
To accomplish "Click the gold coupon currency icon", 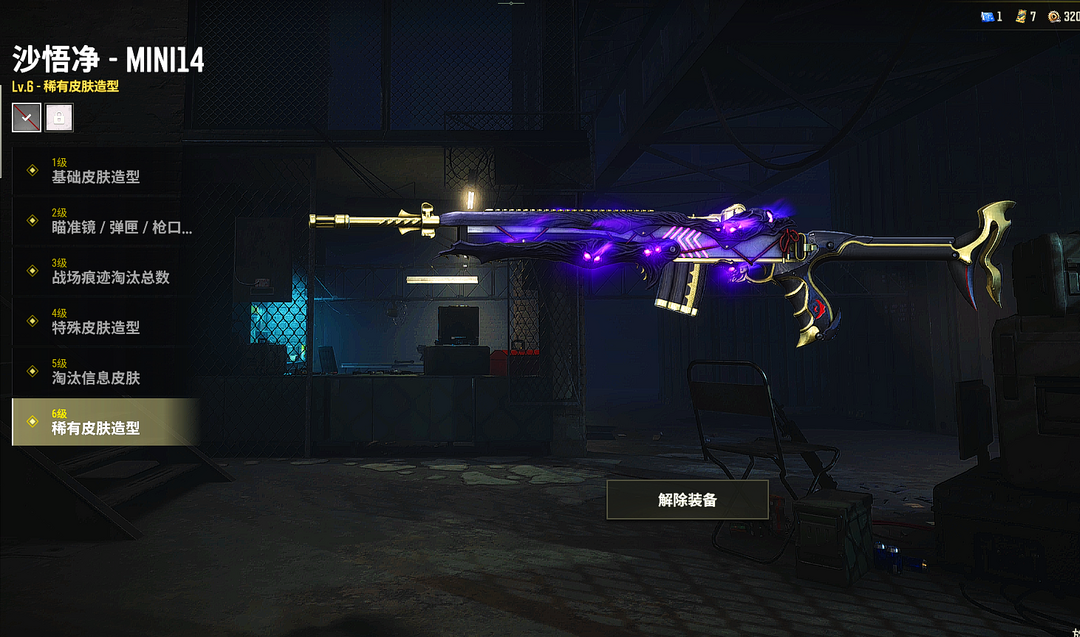I will [1021, 17].
